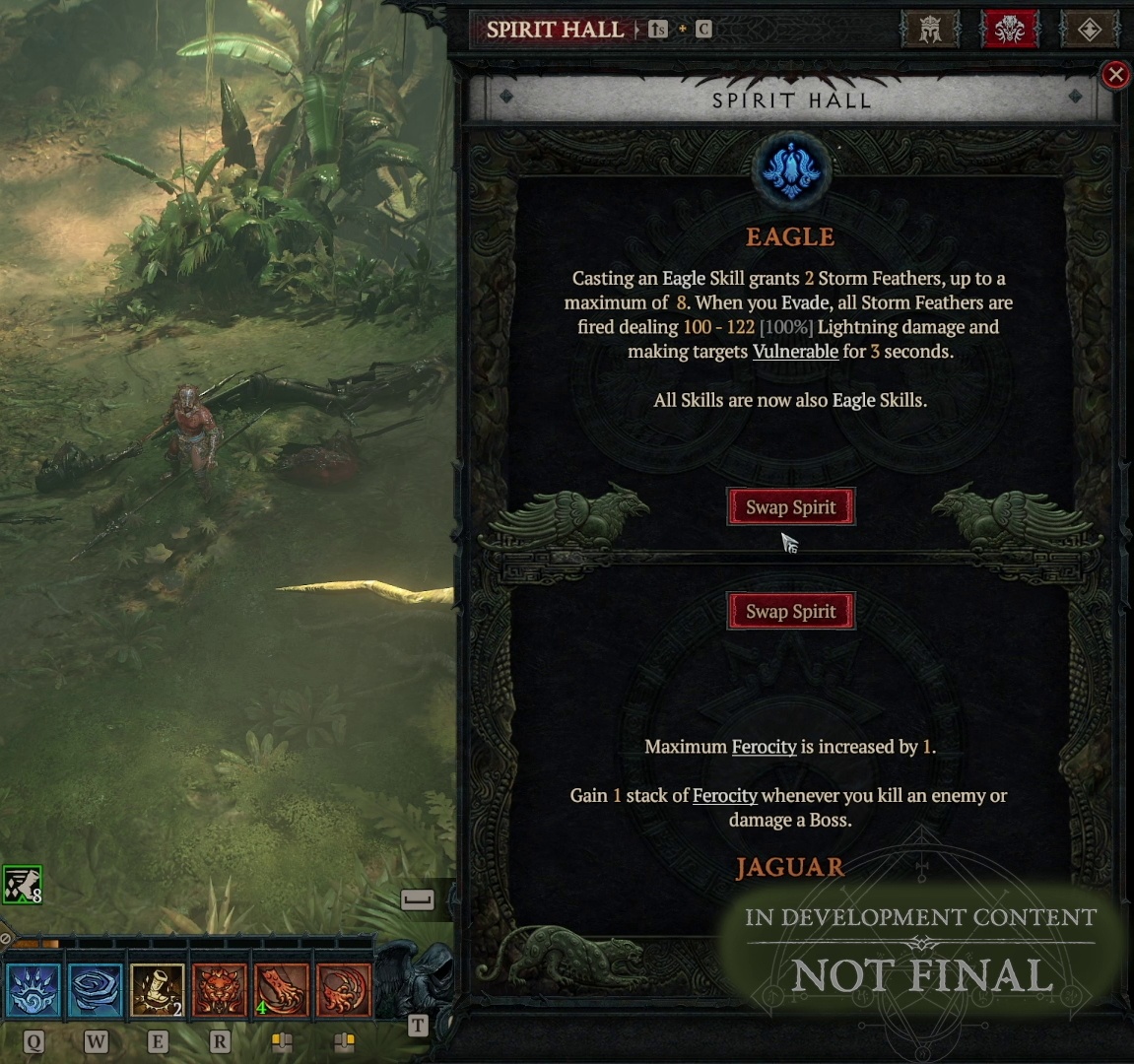Trigger the boot stomp skill
The height and width of the screenshot is (1064, 1134).
tap(158, 989)
